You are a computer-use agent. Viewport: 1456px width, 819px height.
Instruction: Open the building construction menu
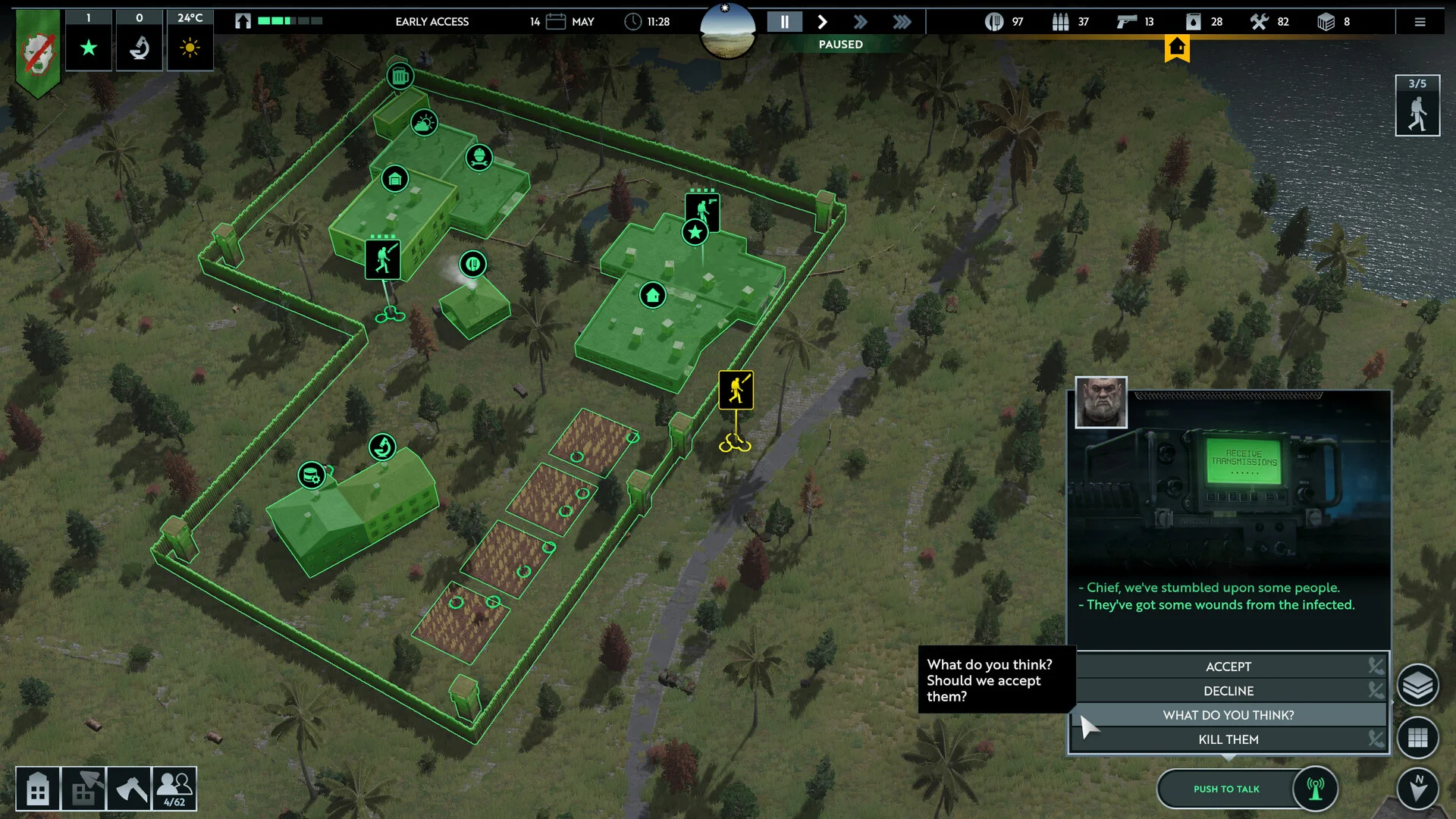pos(38,789)
